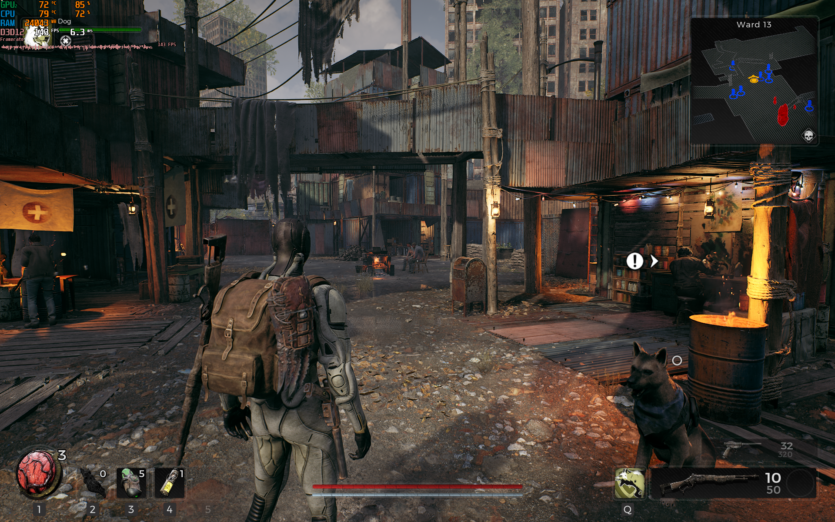Select the yellow vial in slot 4
This screenshot has height=522, width=835.
coord(169,483)
